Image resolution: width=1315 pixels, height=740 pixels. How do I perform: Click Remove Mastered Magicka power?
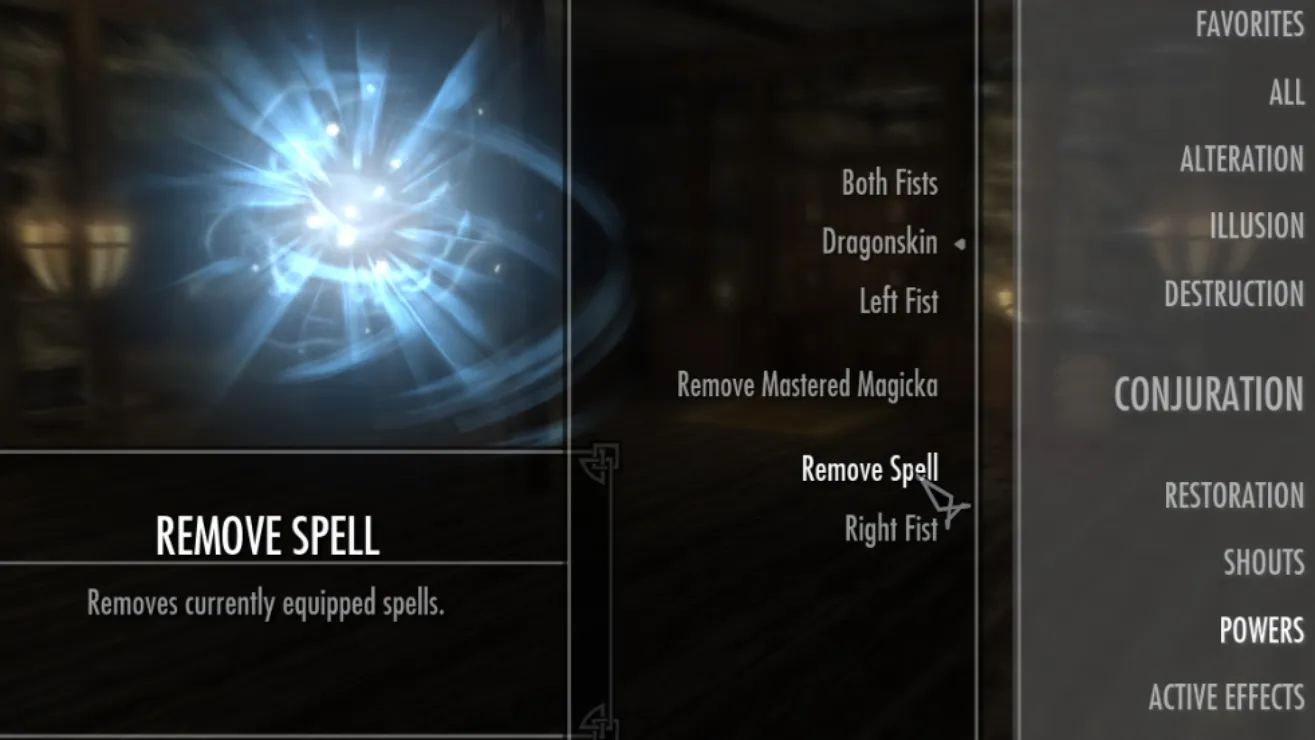[807, 385]
